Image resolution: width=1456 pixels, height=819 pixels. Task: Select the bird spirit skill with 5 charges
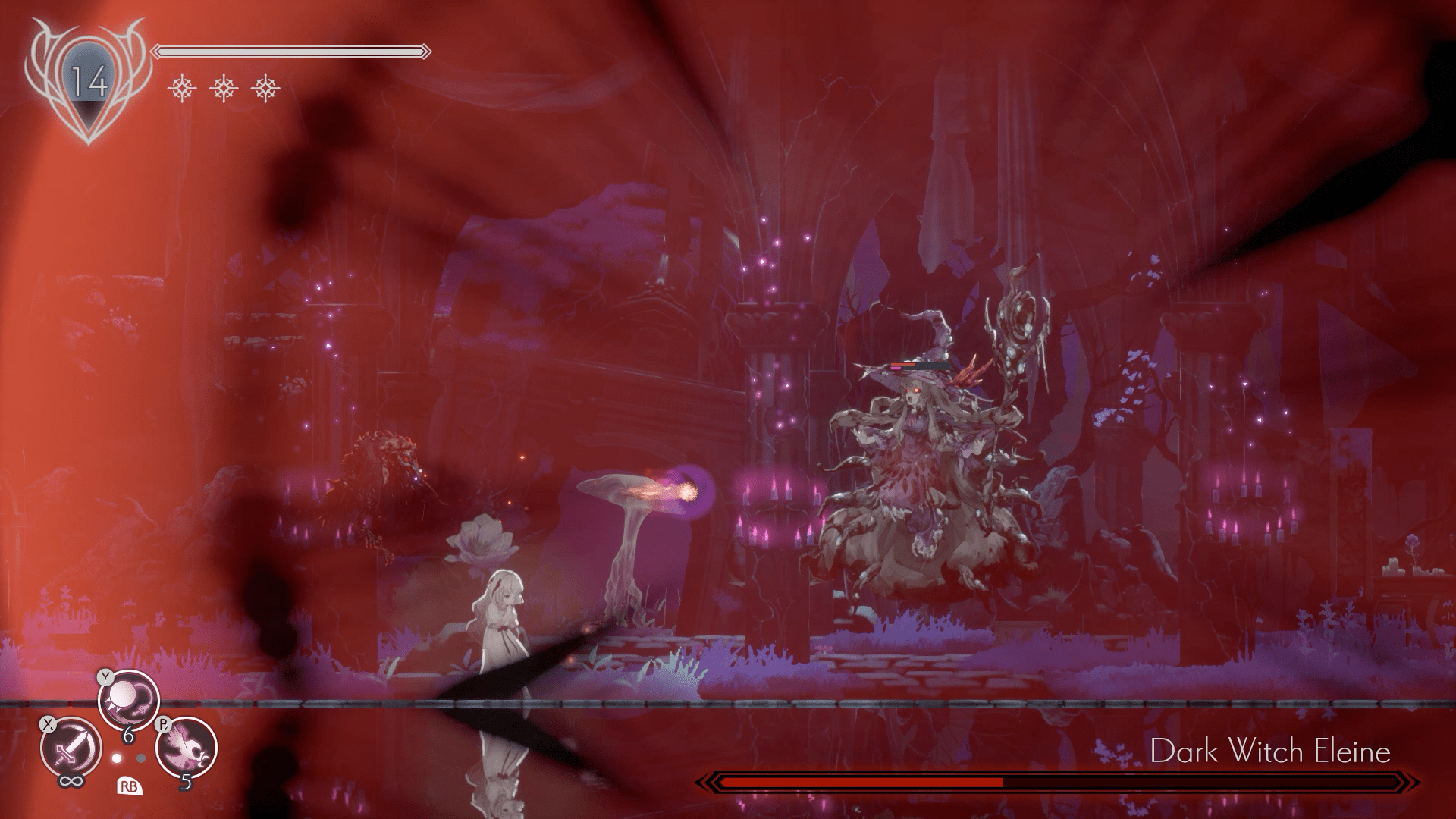[x=185, y=747]
